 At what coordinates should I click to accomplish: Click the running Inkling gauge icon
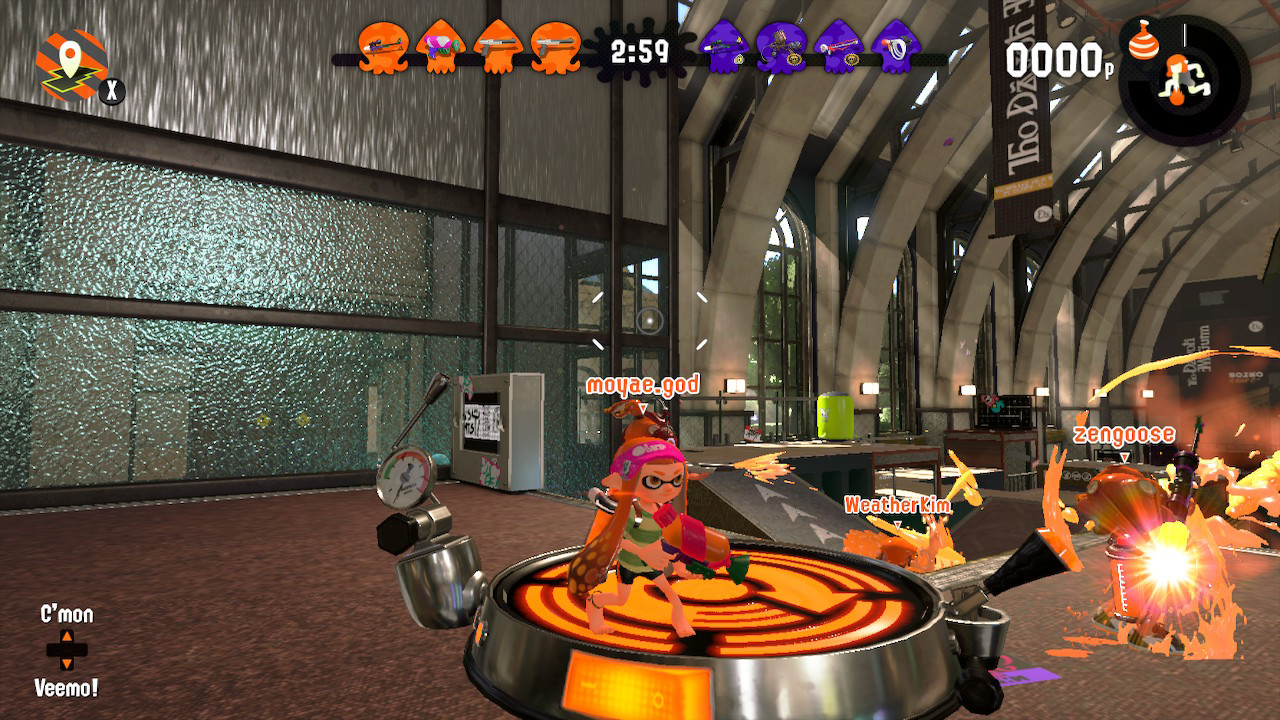click(x=1185, y=80)
